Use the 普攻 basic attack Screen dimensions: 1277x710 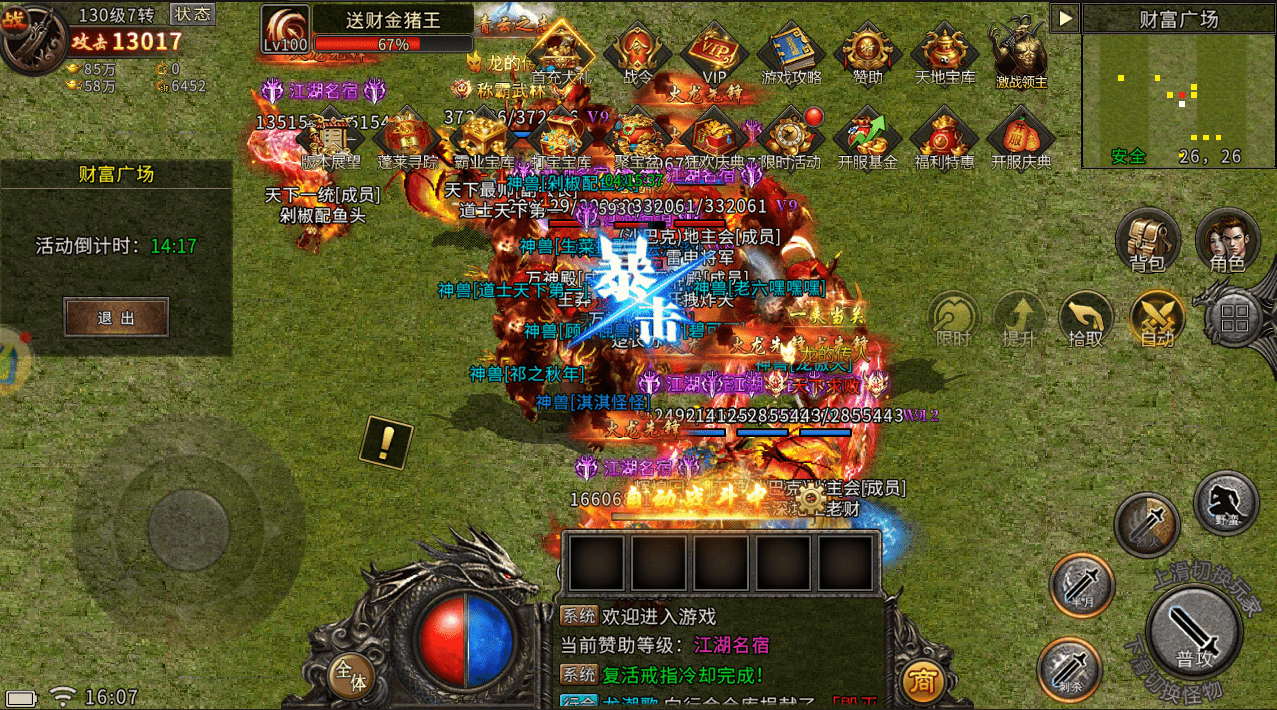click(1195, 632)
